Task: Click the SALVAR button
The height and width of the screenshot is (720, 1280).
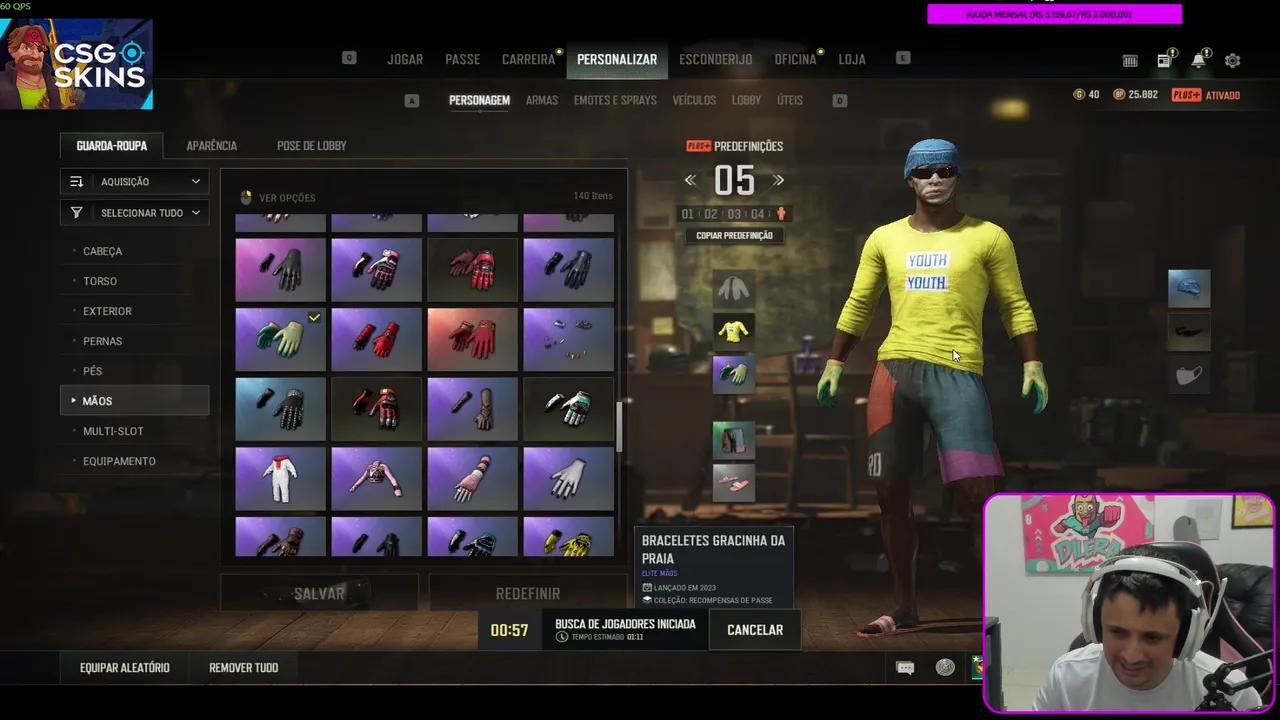Action: (318, 593)
